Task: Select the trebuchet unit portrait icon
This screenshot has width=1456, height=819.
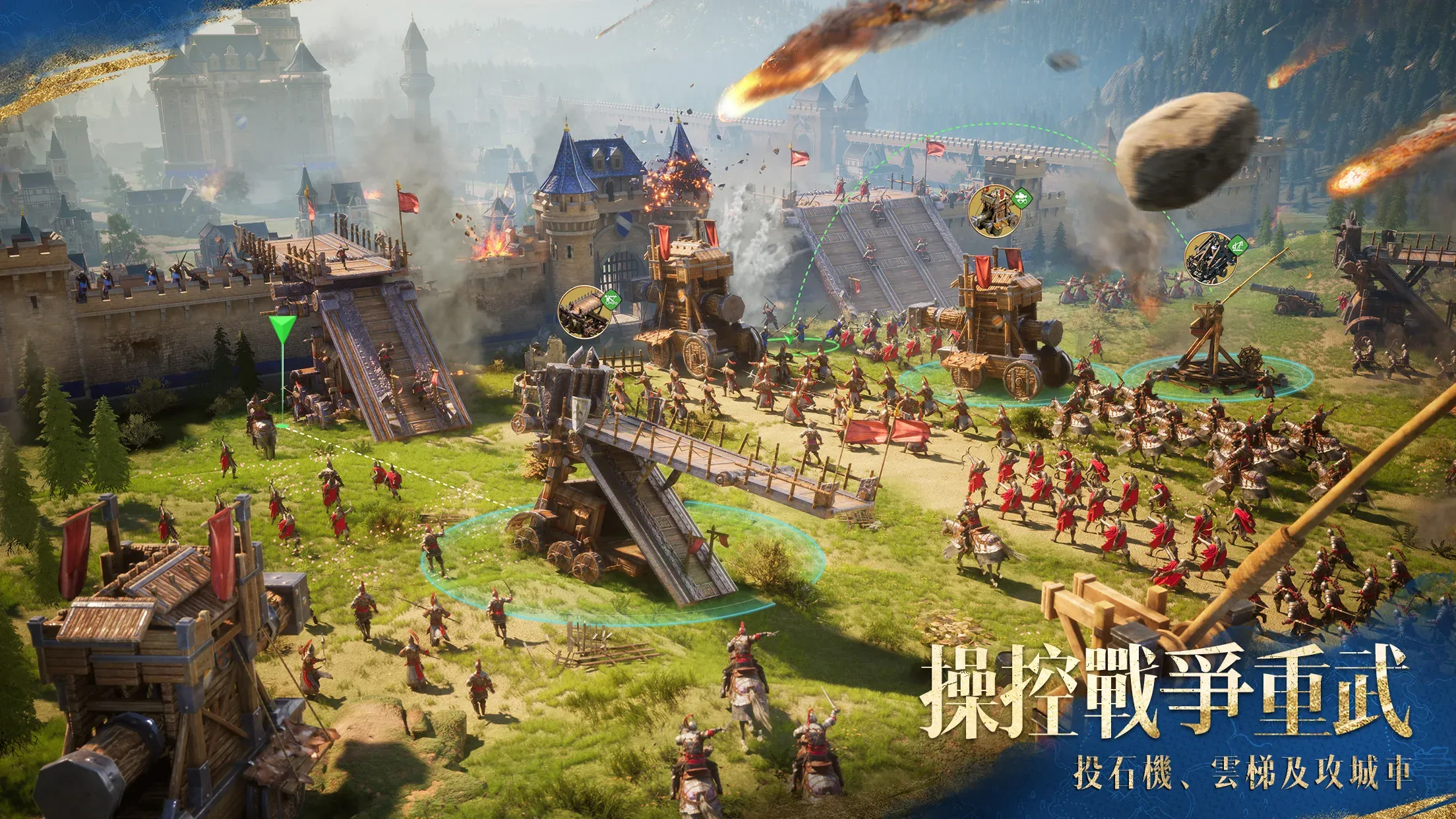Action: 1209,258
